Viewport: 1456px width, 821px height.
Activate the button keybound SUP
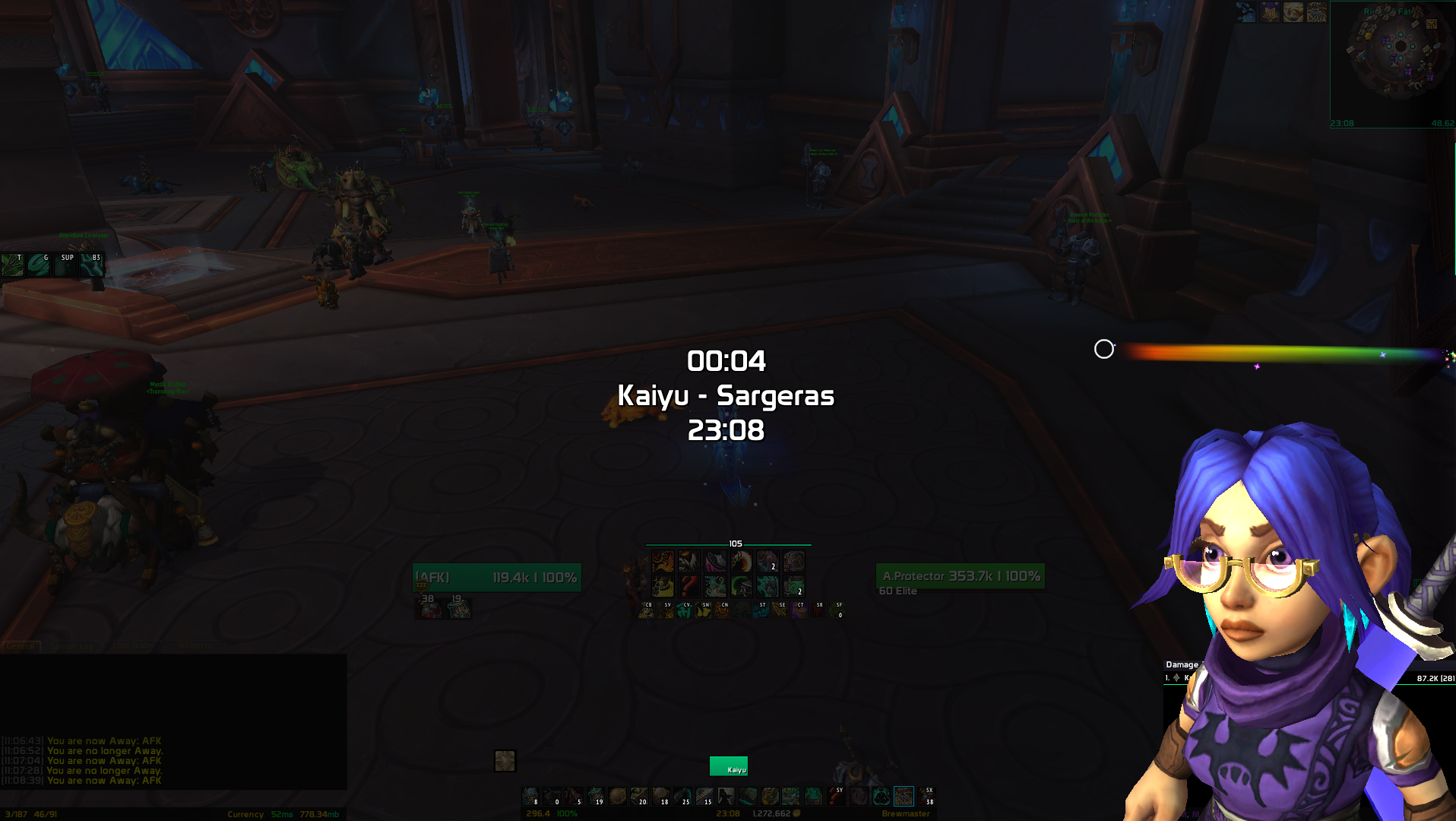(x=65, y=265)
